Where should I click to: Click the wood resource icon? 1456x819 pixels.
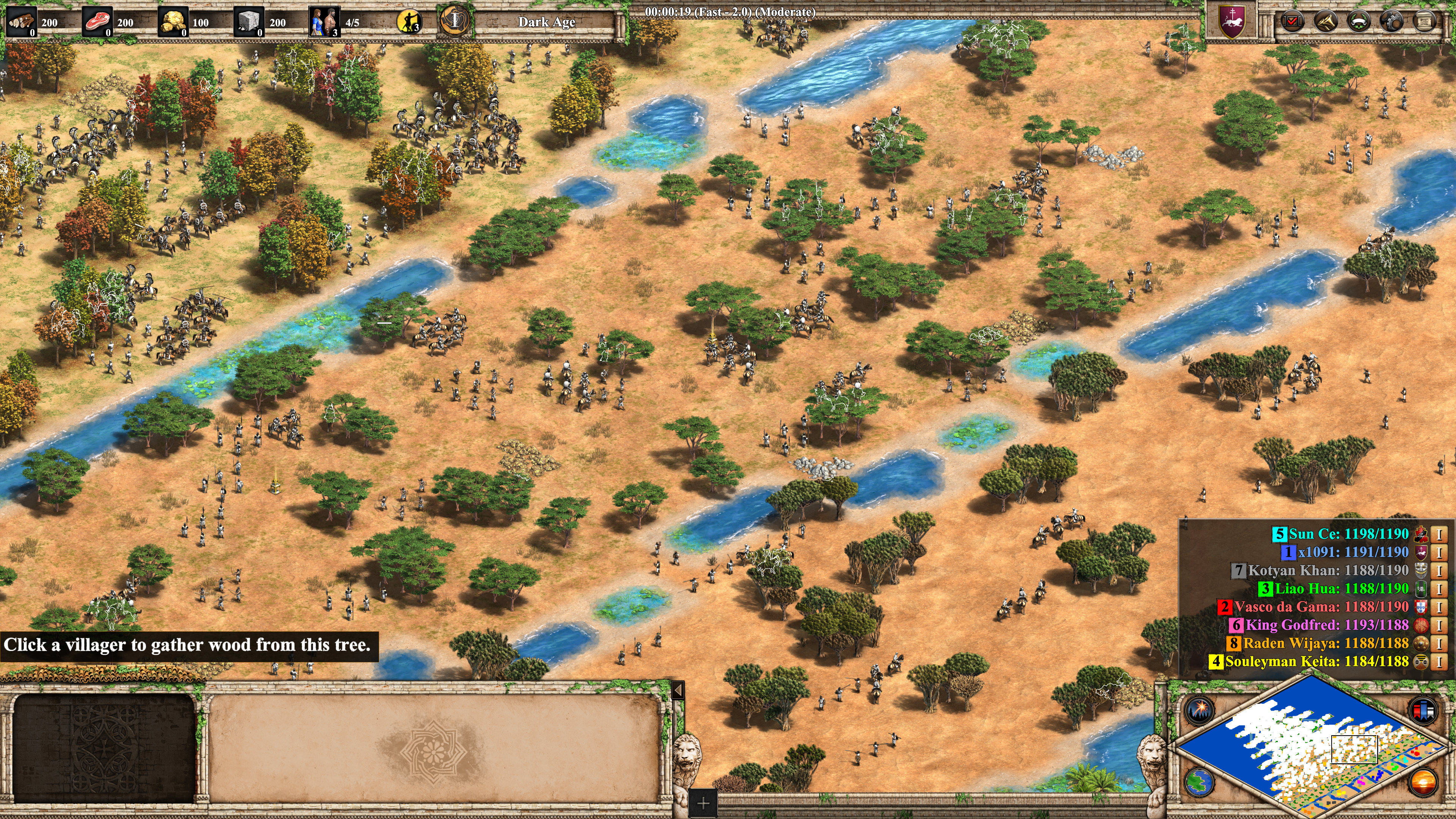tap(22, 22)
